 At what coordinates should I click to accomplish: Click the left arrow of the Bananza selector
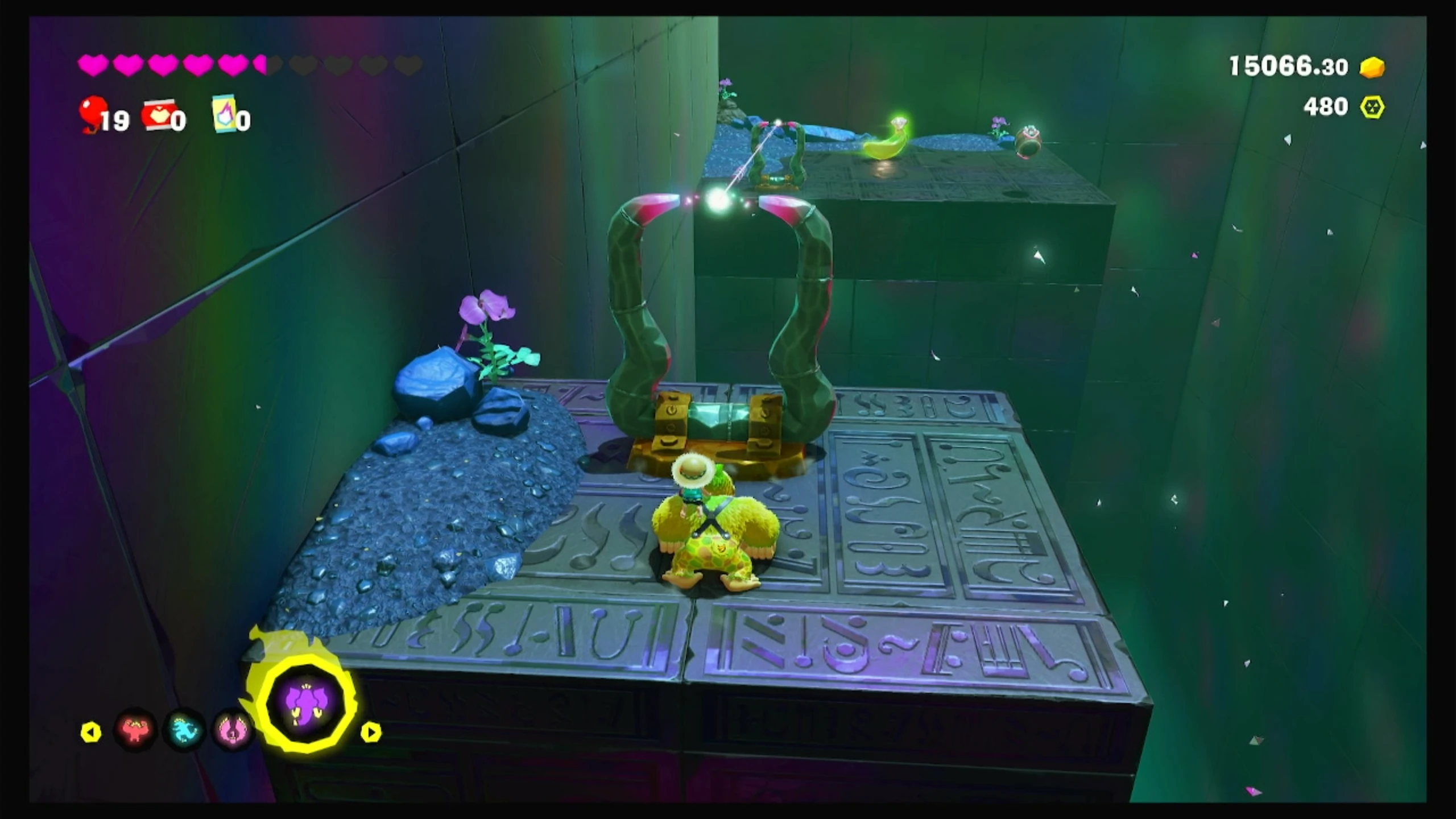tap(91, 732)
